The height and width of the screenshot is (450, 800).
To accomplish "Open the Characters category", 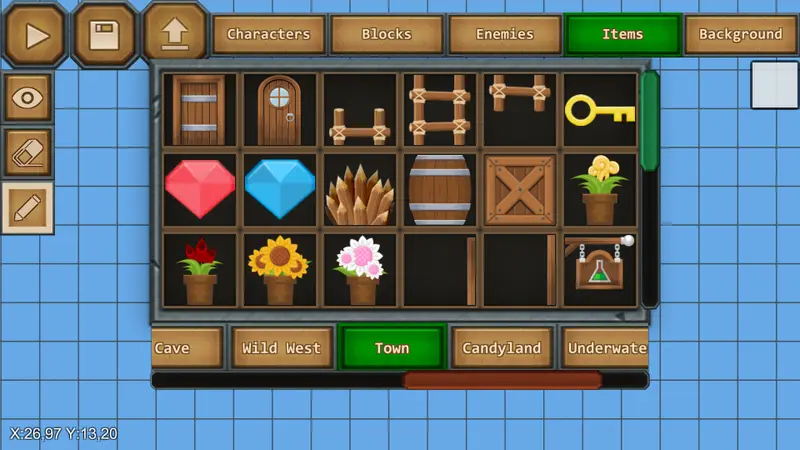I will (268, 34).
